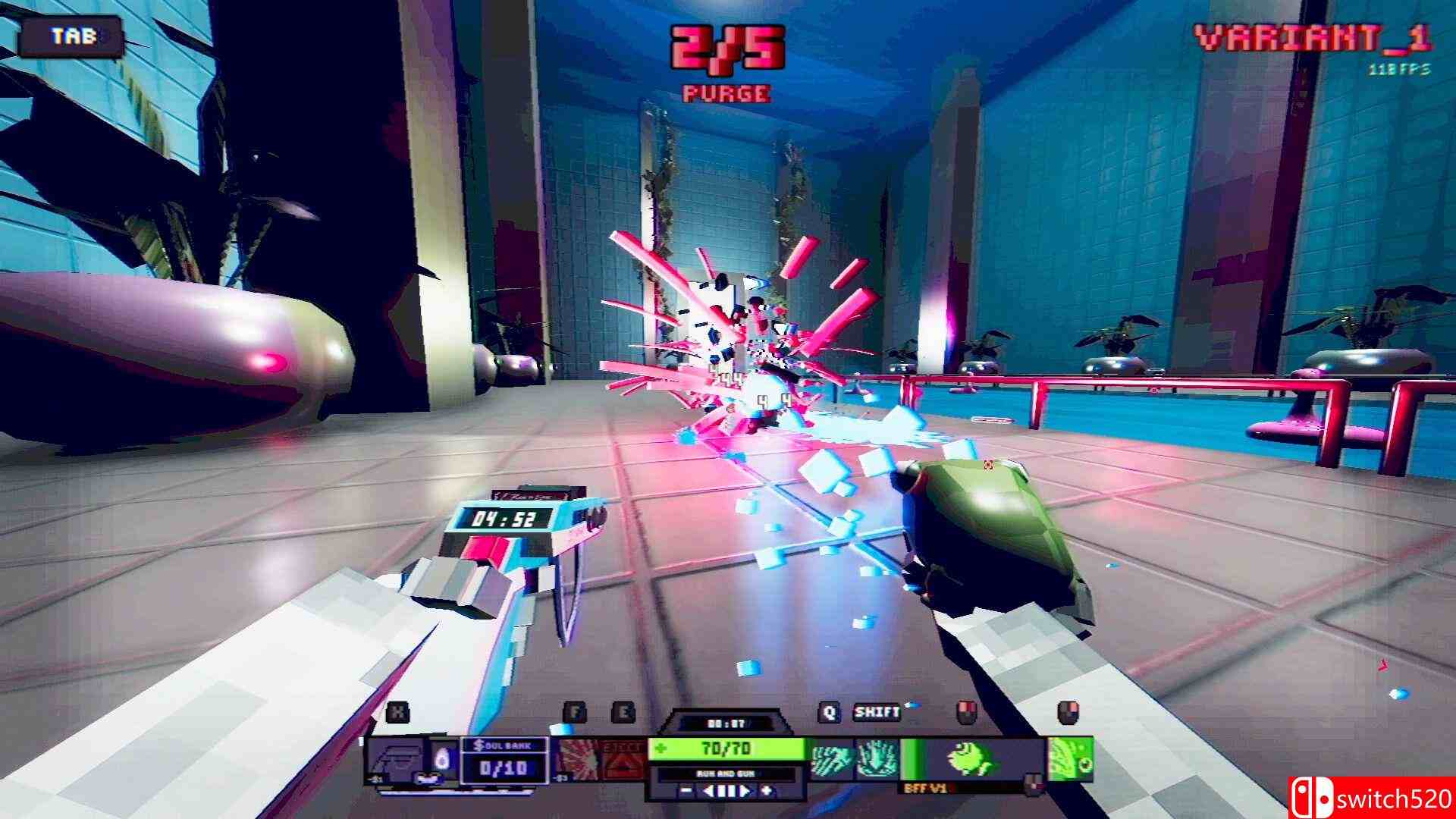The image size is (1456, 819).
Task: Click the right arrow of the mode switcher
Action: point(743,792)
